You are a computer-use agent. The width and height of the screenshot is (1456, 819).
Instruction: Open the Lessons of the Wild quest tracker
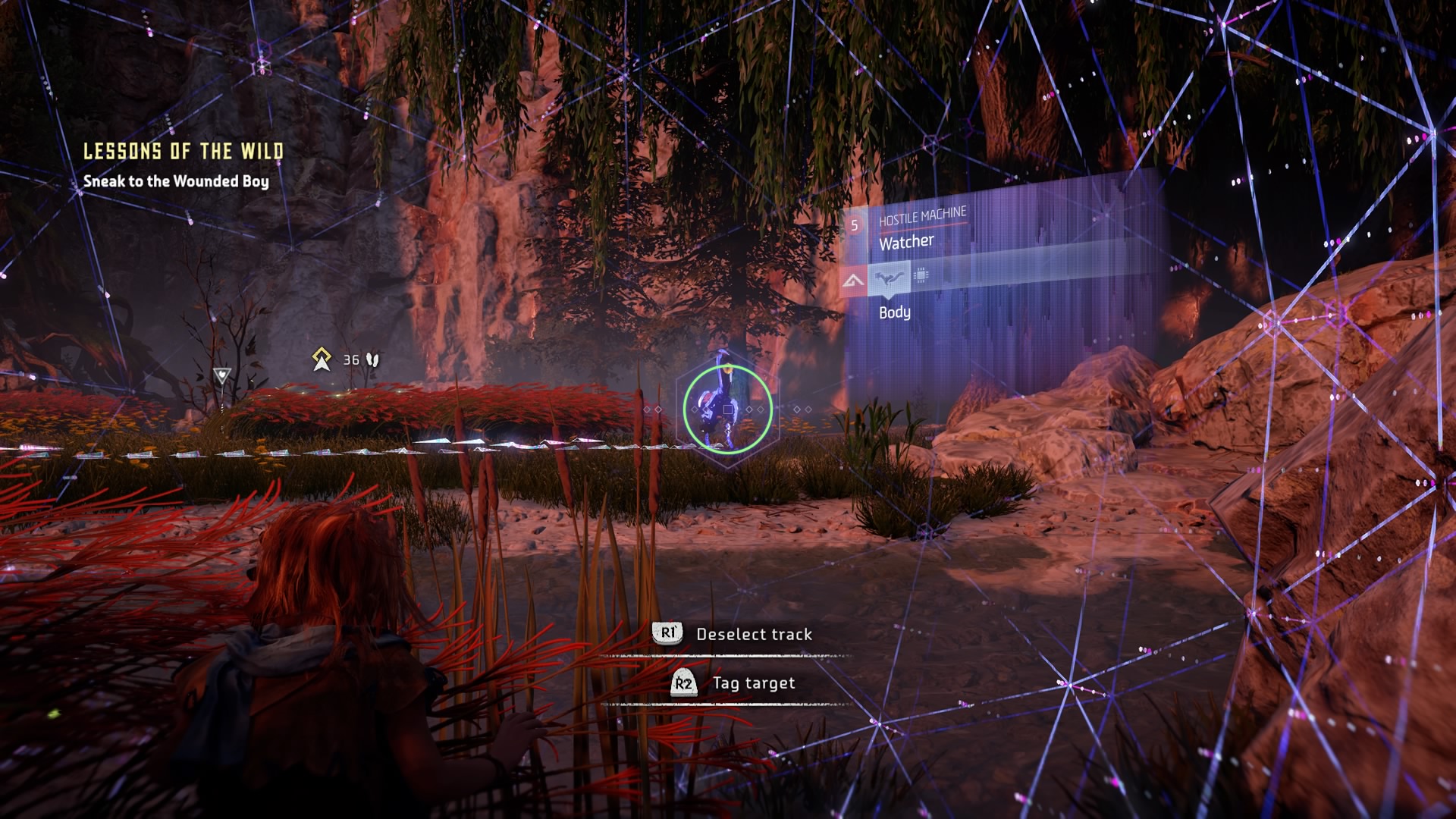(x=183, y=151)
